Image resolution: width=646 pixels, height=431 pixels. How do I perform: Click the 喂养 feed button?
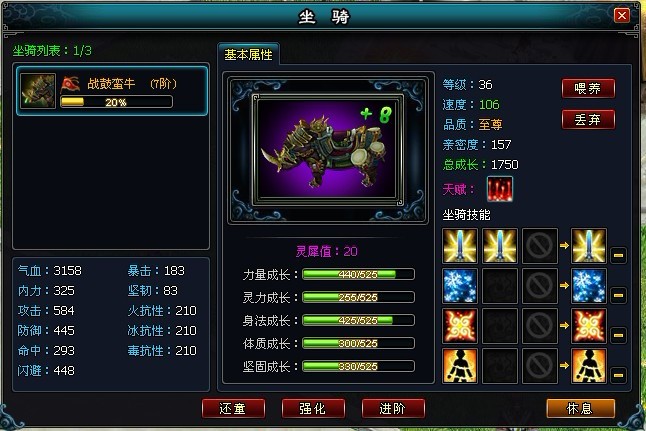point(588,88)
